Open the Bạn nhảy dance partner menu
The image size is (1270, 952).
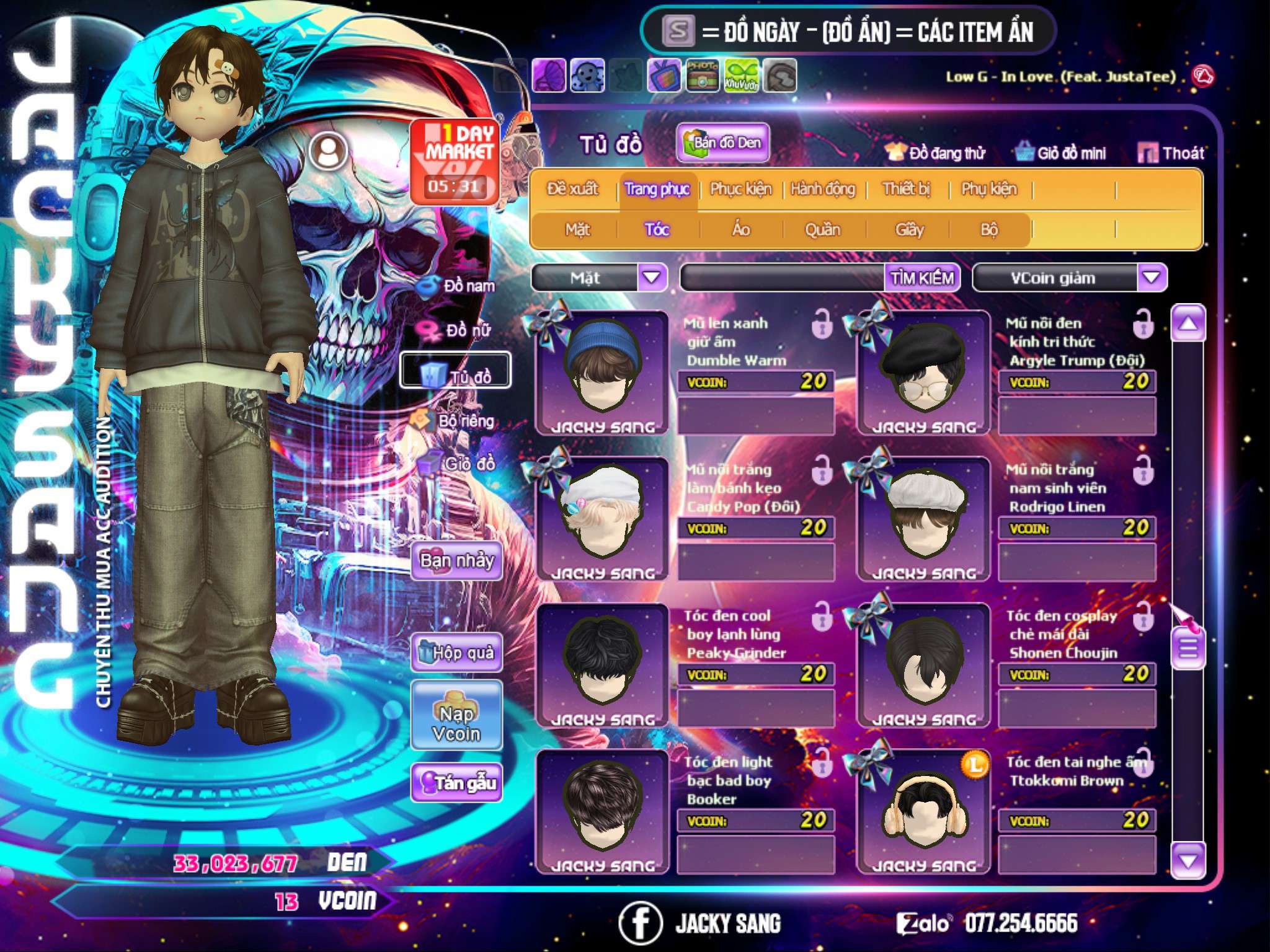[x=456, y=561]
